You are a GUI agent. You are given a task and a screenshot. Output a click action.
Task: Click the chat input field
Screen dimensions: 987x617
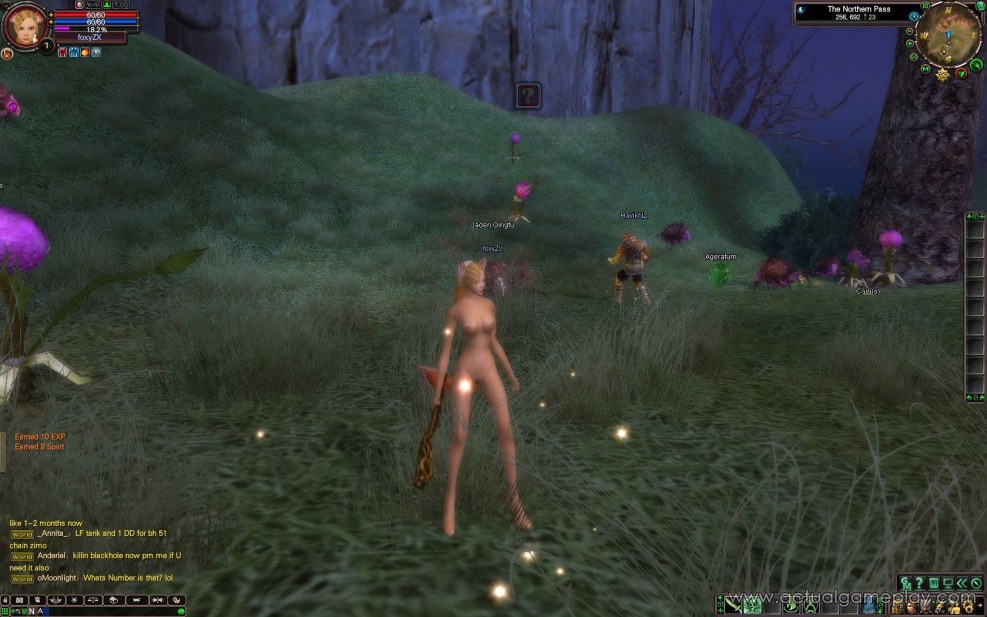(100, 611)
